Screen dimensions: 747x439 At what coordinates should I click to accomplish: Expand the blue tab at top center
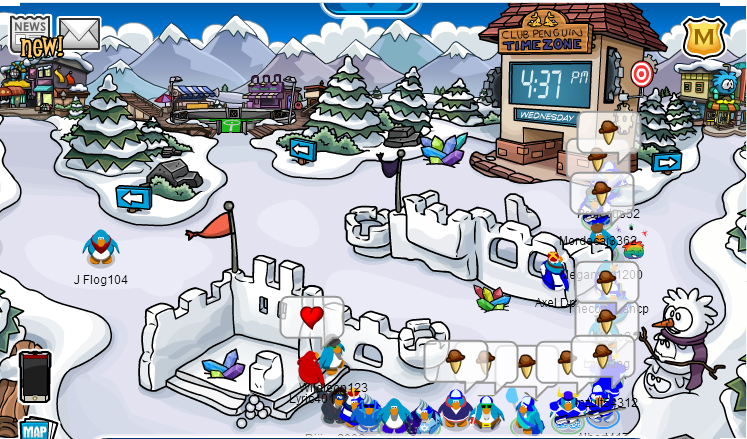(x=371, y=8)
